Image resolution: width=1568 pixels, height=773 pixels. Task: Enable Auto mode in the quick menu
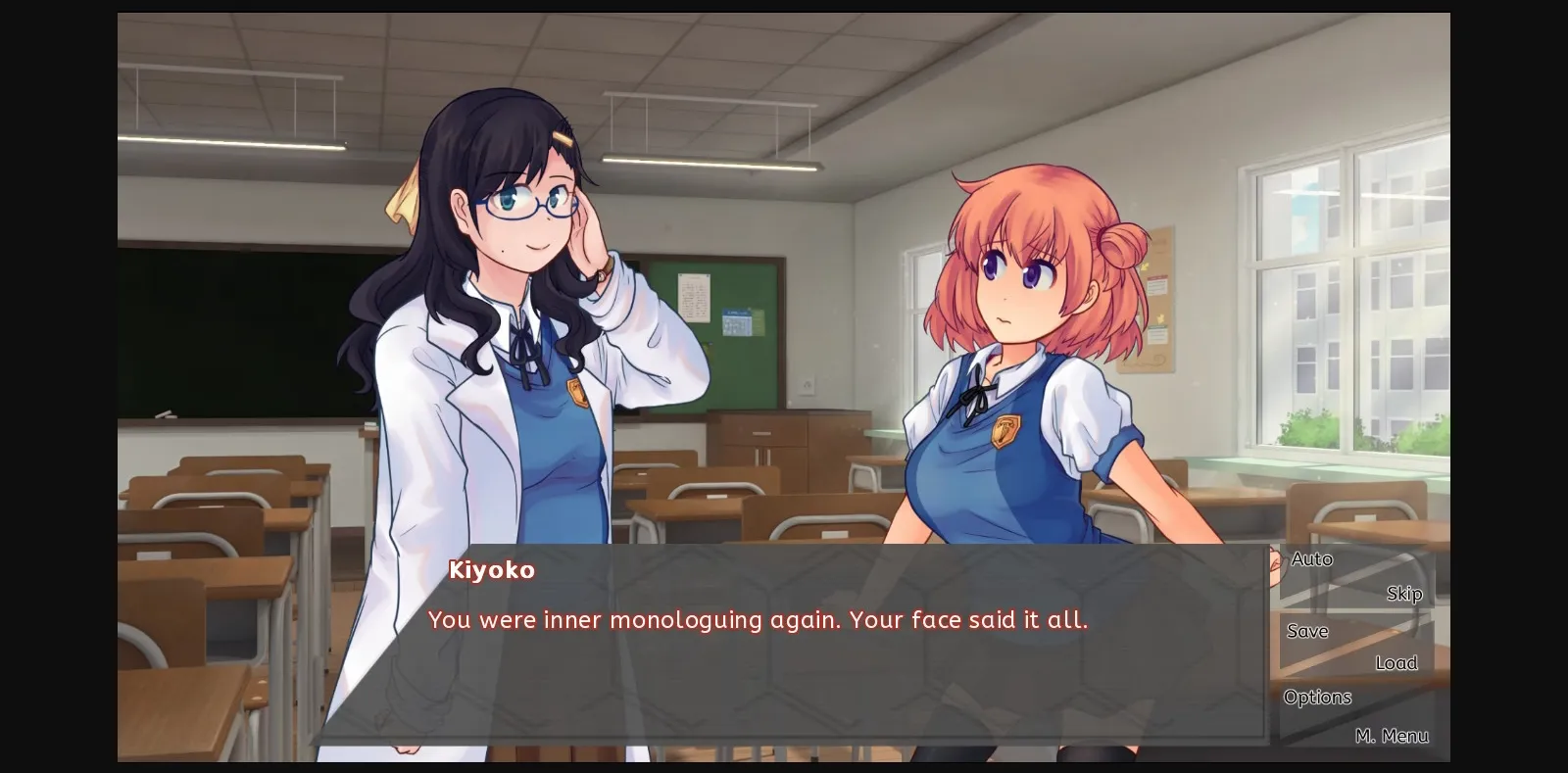(1311, 558)
